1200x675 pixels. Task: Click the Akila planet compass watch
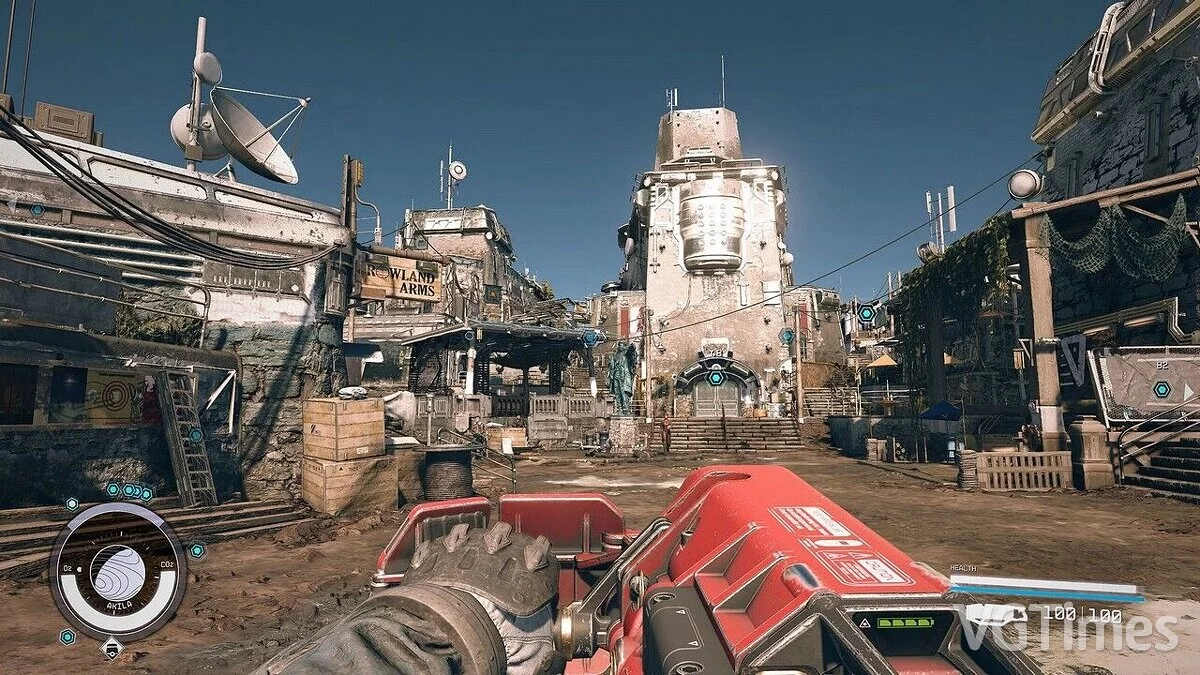(x=117, y=571)
